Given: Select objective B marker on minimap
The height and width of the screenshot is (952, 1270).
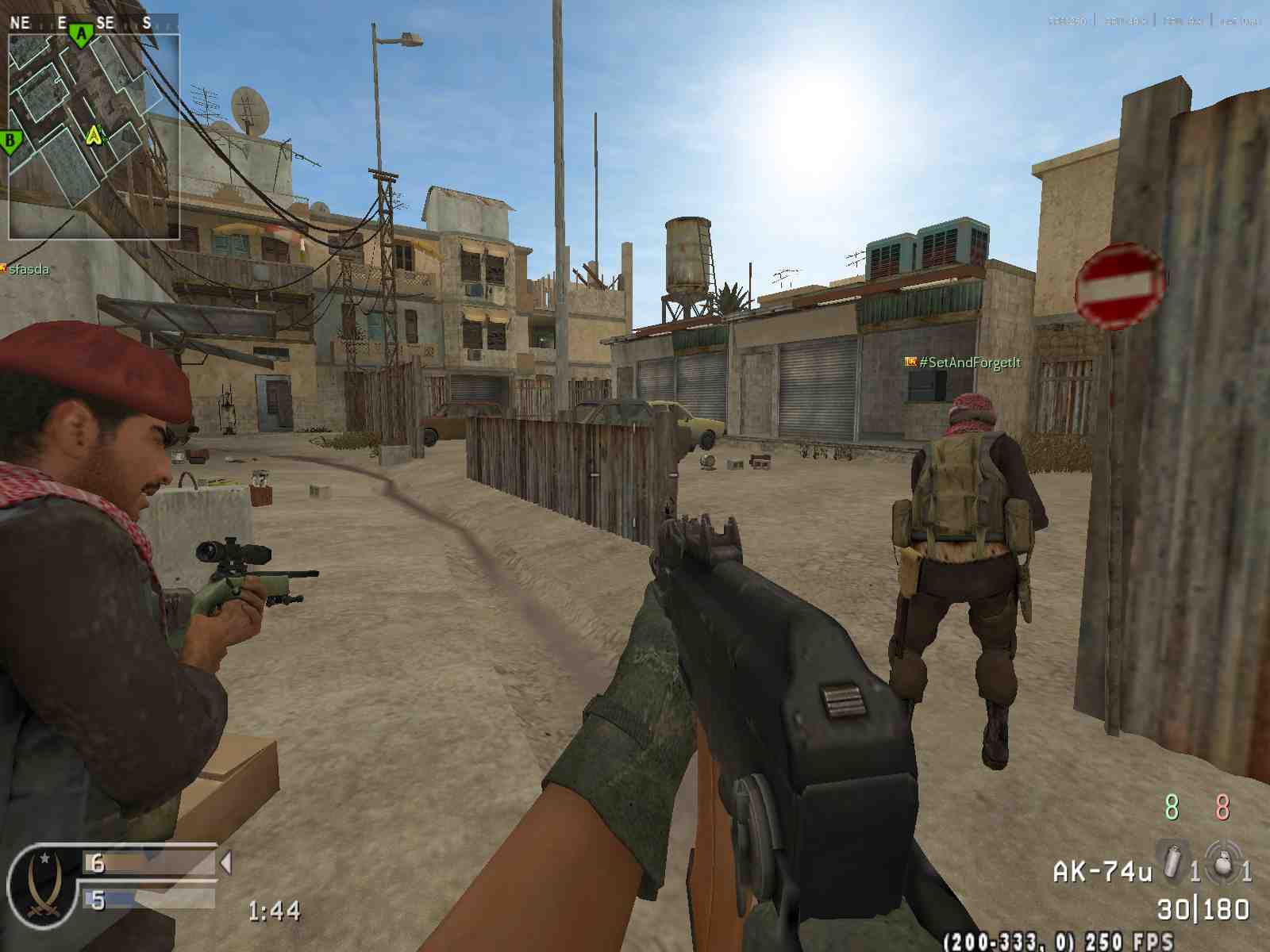Looking at the screenshot, I should (10, 143).
